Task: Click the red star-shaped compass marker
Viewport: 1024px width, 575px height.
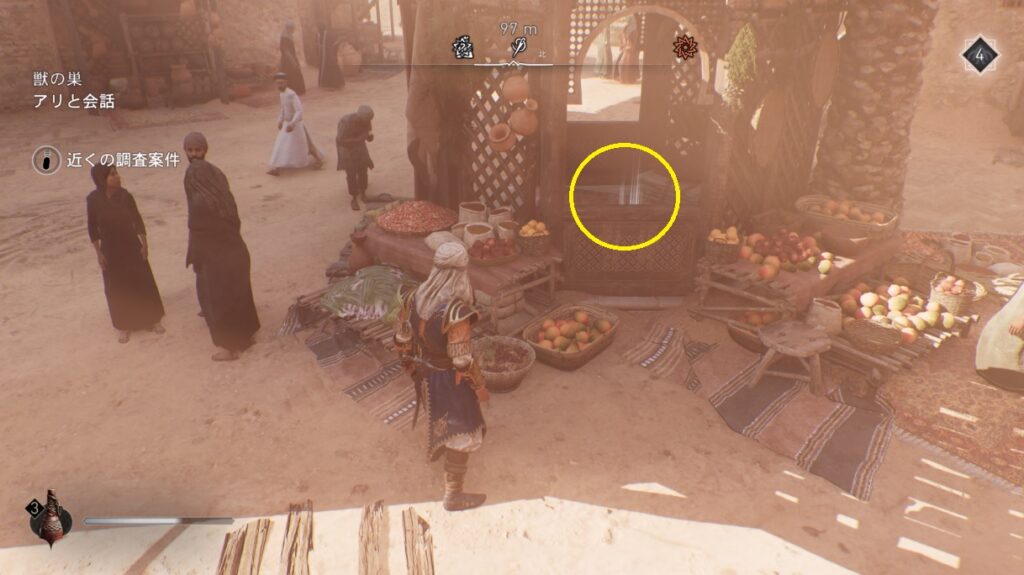Action: pos(684,47)
